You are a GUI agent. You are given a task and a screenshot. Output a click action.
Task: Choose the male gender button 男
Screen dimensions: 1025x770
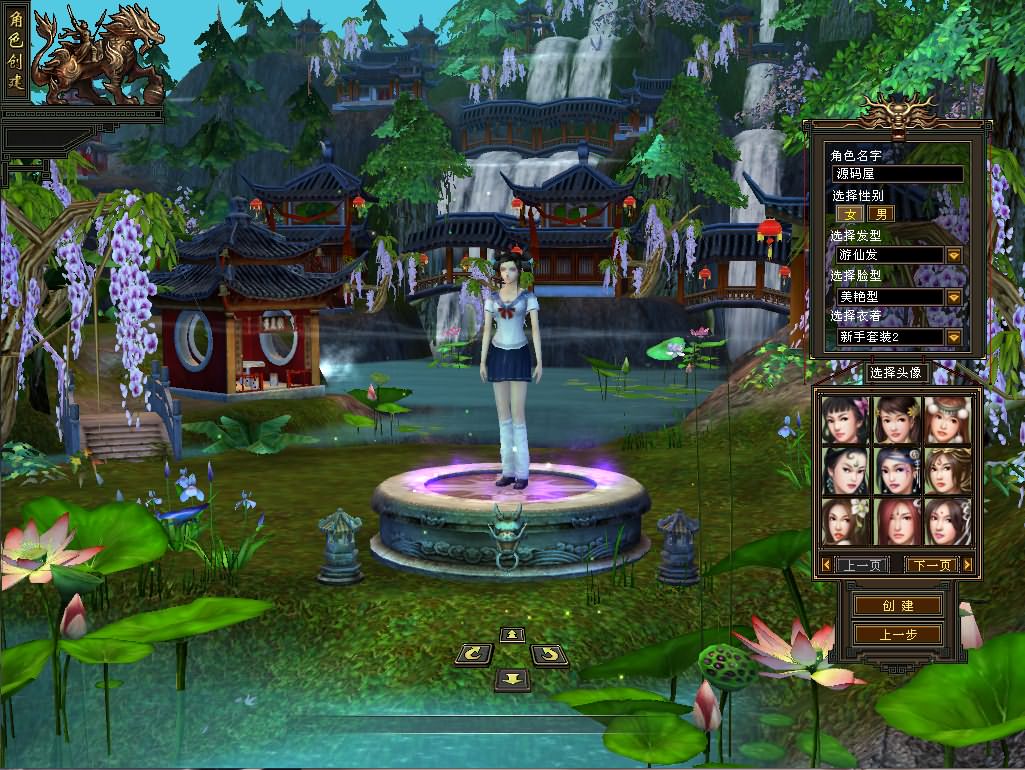tap(880, 213)
